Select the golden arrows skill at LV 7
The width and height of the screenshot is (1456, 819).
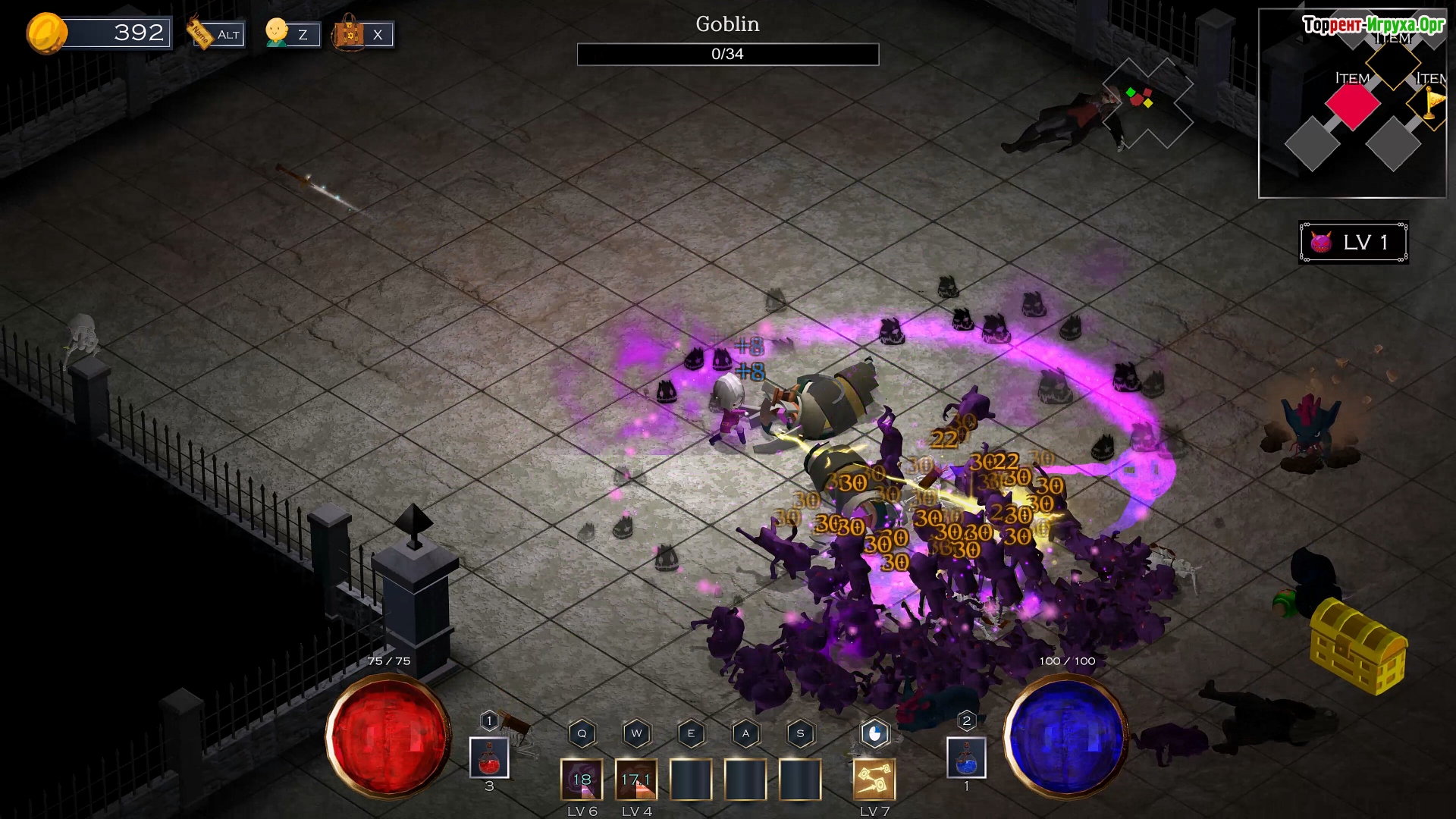(x=874, y=780)
